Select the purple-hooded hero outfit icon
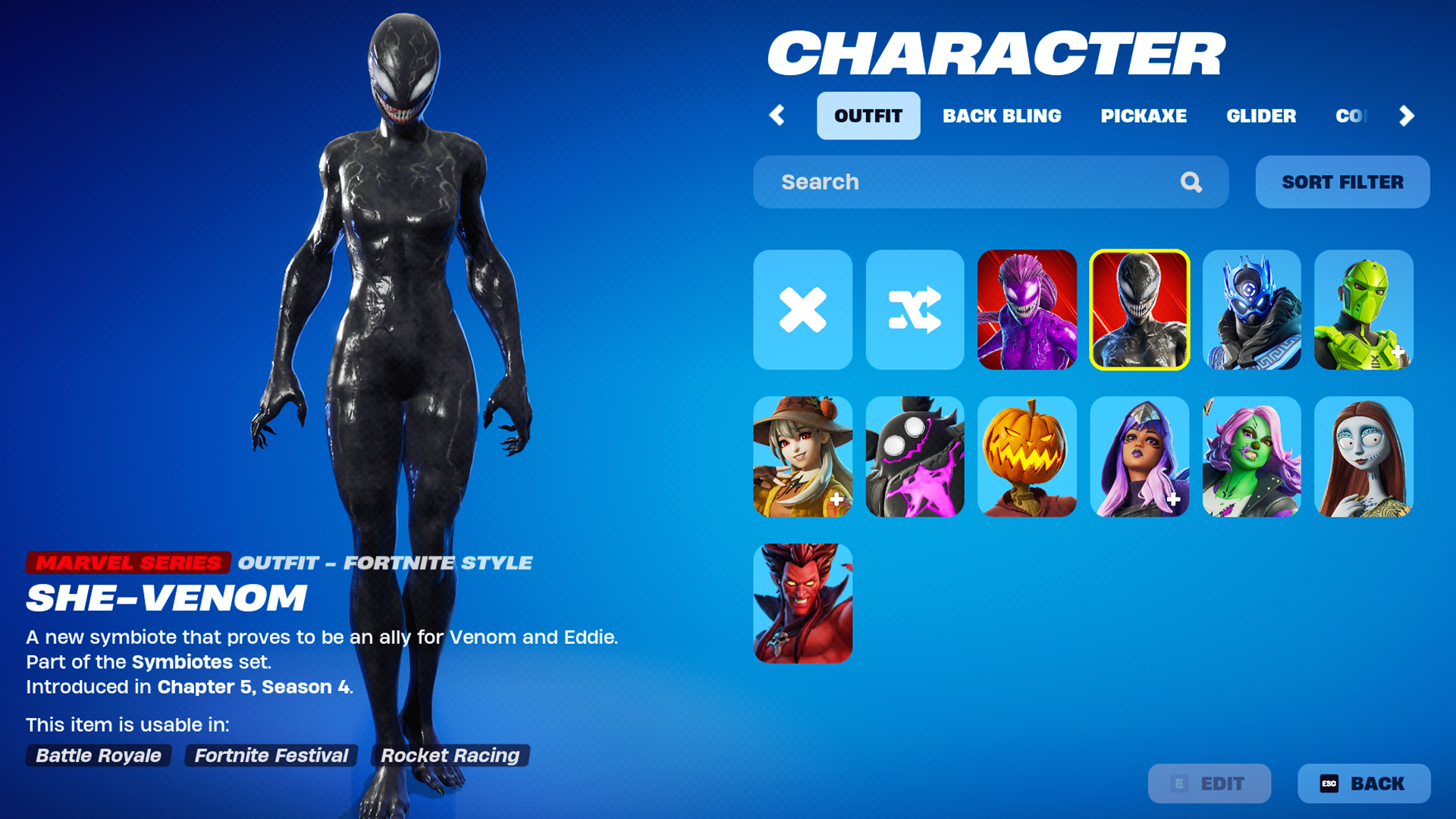 (x=1139, y=457)
